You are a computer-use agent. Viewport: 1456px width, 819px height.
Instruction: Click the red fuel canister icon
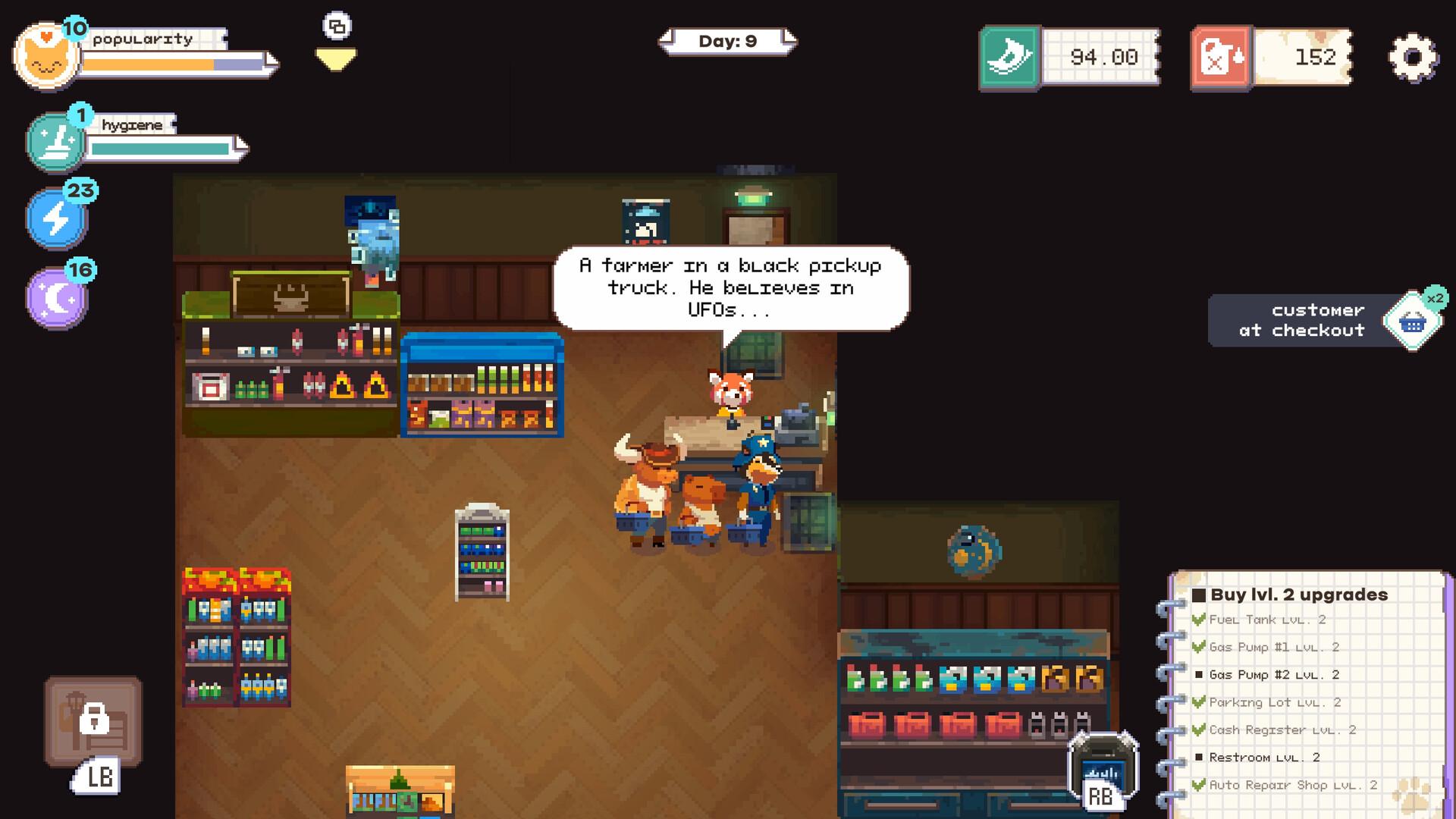pyautogui.click(x=1221, y=56)
